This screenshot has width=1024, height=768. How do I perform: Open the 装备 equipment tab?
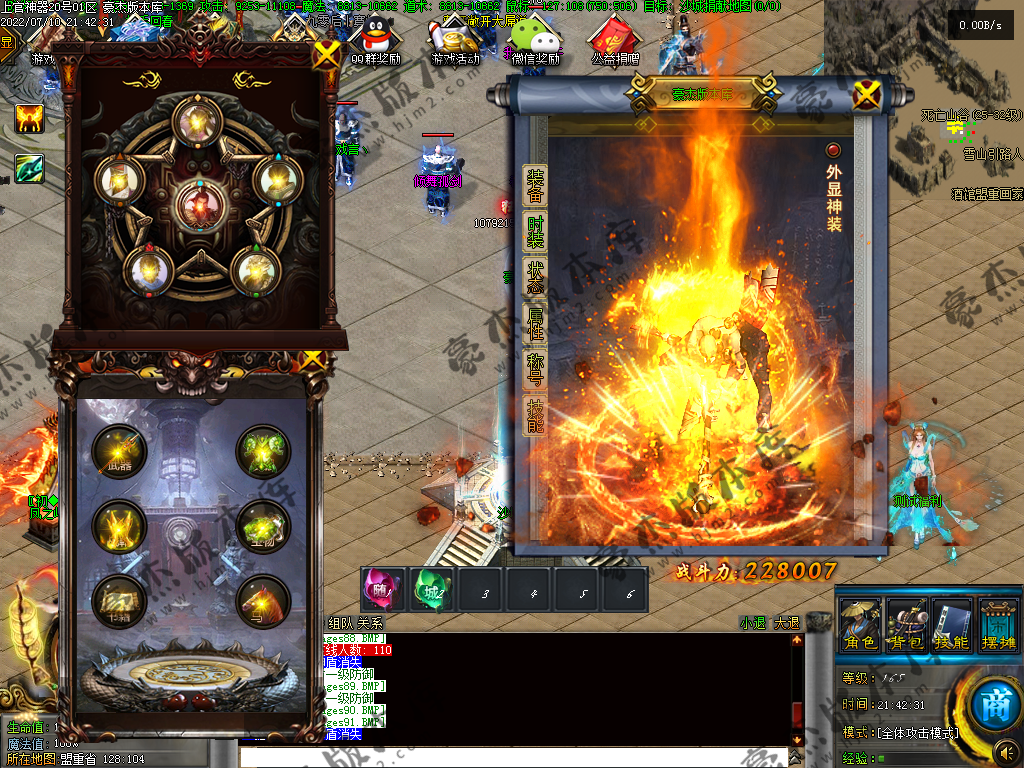click(535, 188)
